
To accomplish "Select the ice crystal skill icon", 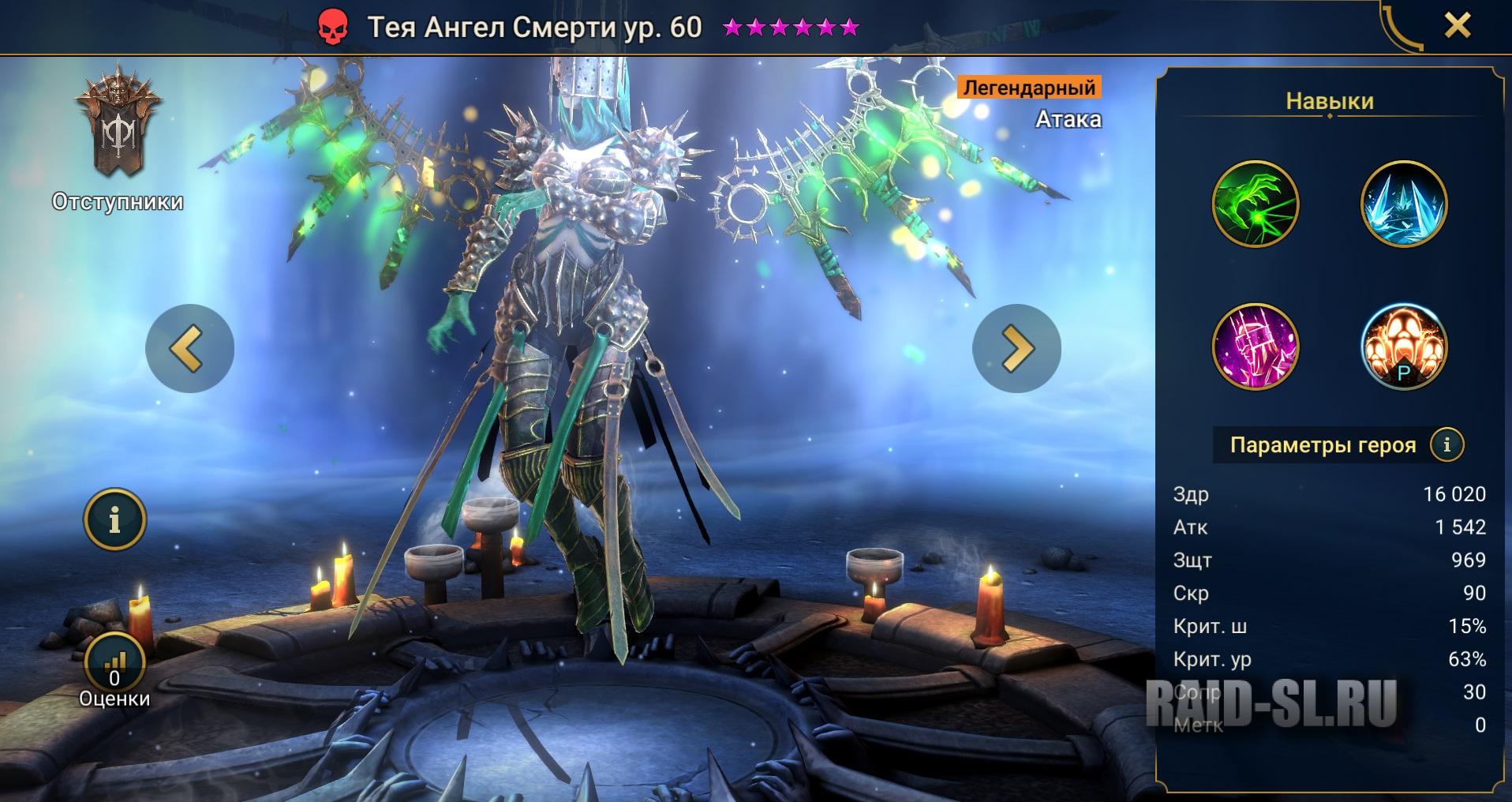I will click(x=1404, y=204).
